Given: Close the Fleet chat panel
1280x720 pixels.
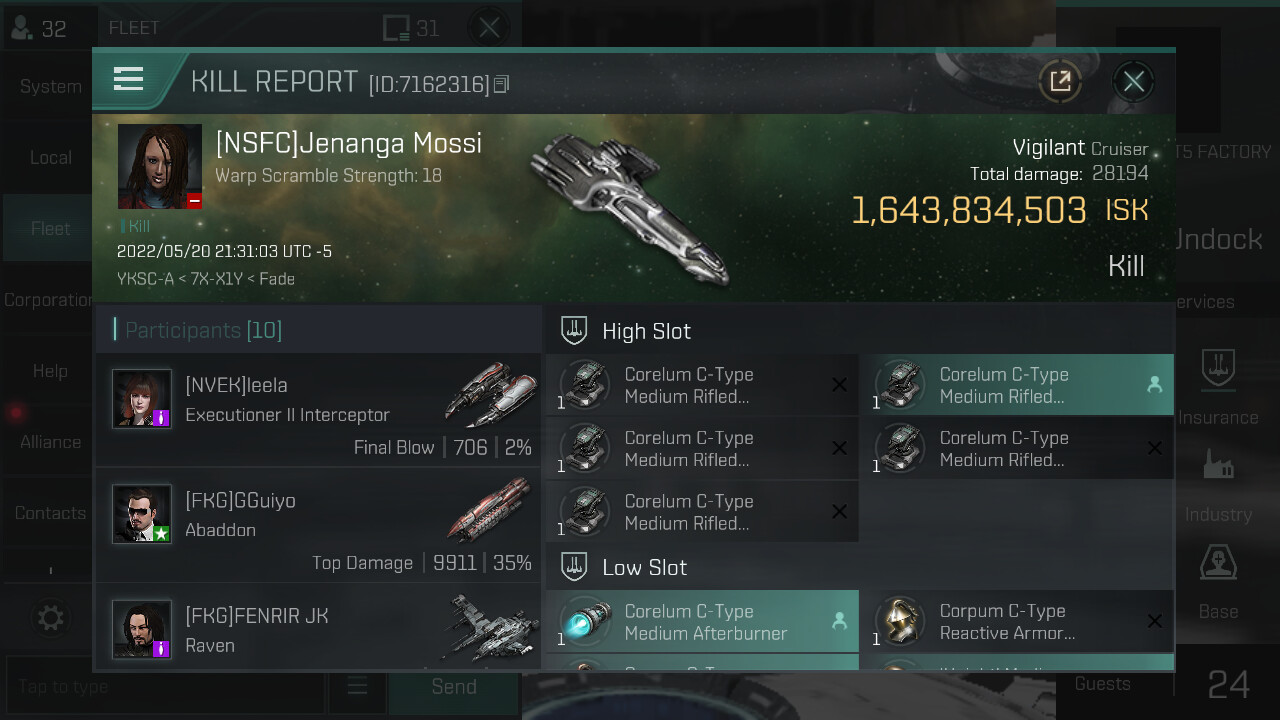Looking at the screenshot, I should point(489,28).
